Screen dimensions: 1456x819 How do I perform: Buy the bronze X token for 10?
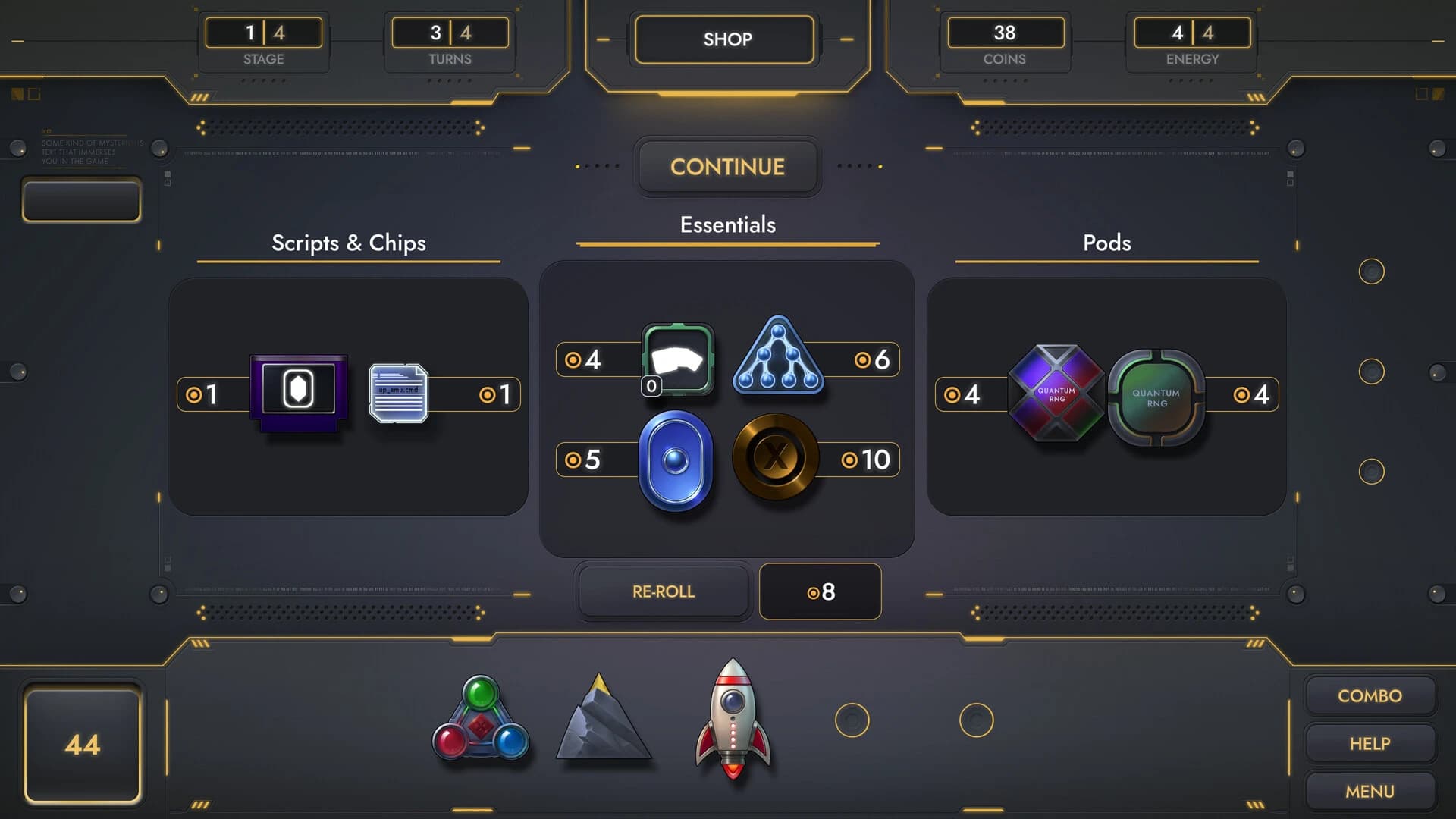[777, 460]
